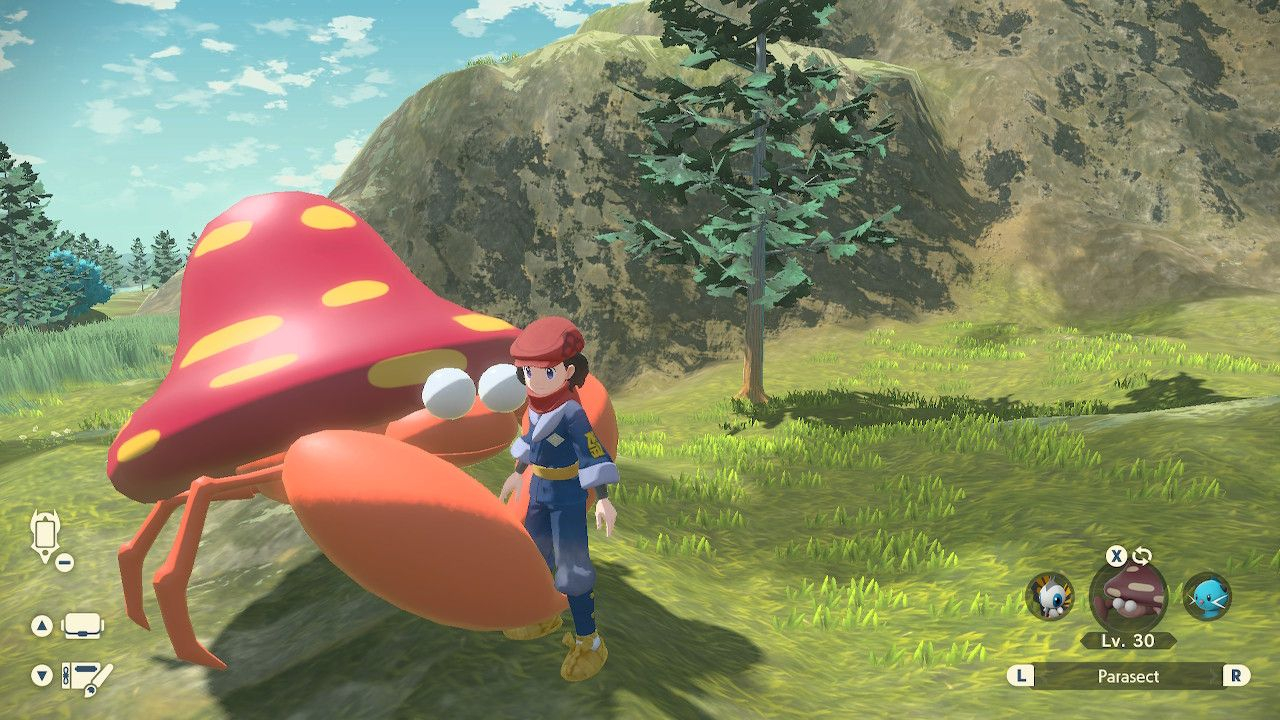Viewport: 1280px width, 720px height.
Task: Click the Parasect name bar
Action: pyautogui.click(x=1128, y=676)
